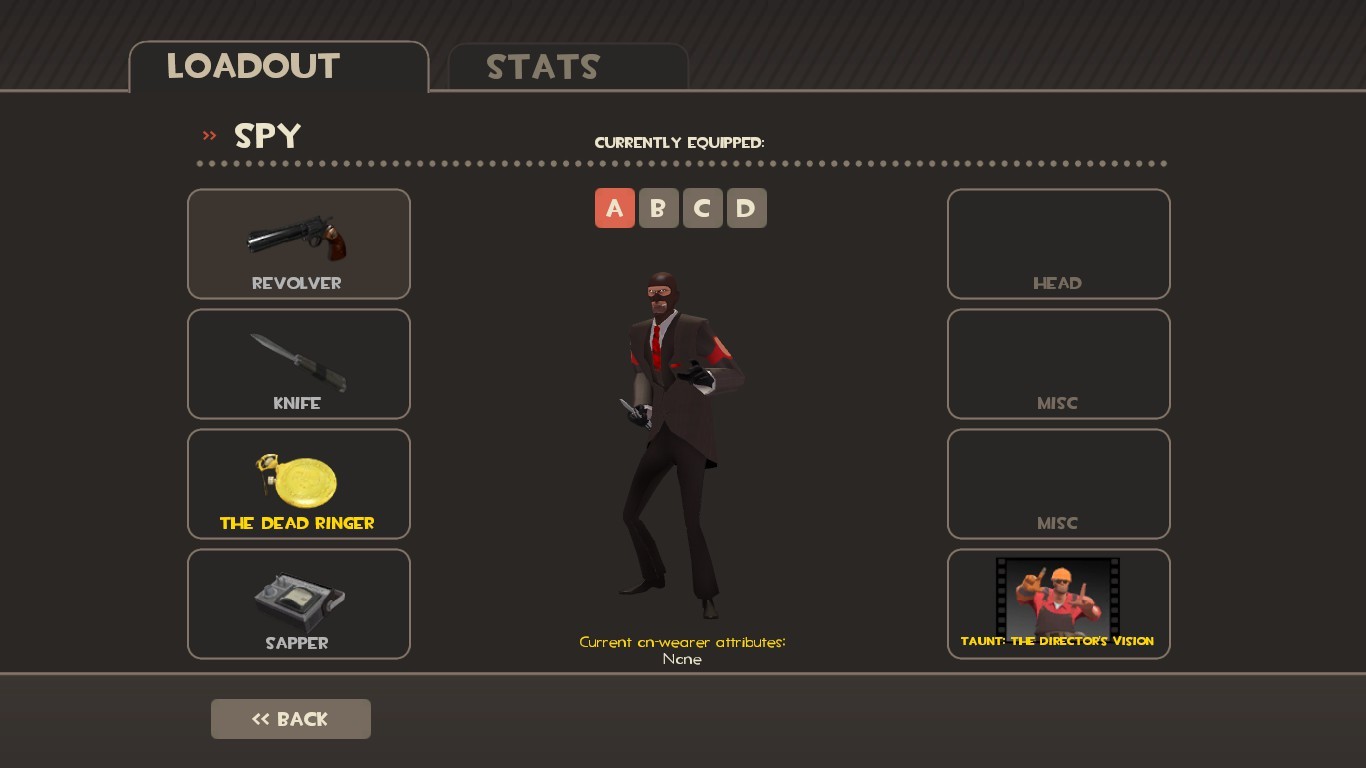Click the Currently Equipped label
The image size is (1366, 768).
pyautogui.click(x=680, y=142)
